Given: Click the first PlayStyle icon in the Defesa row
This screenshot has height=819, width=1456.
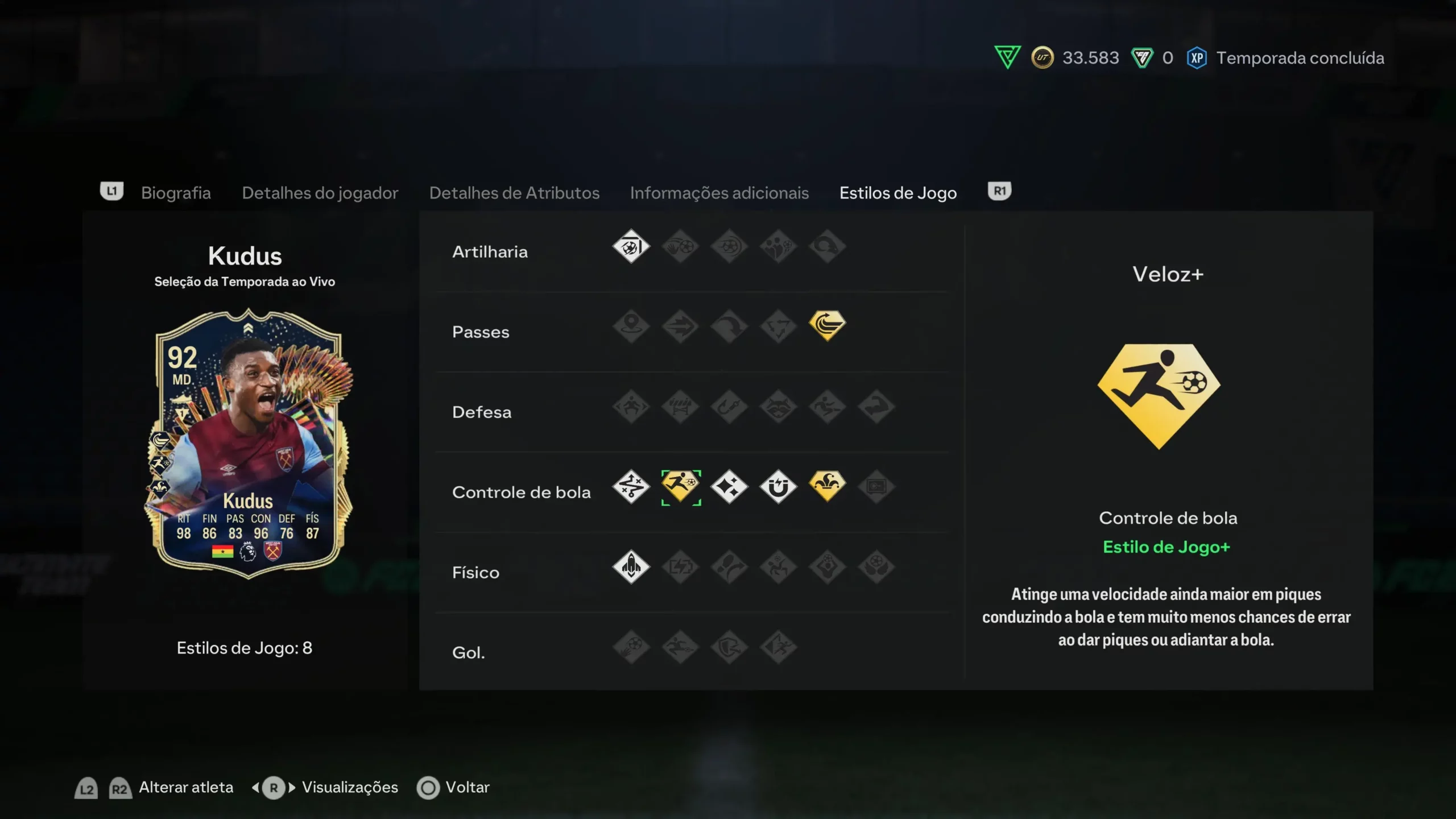Looking at the screenshot, I should point(631,406).
